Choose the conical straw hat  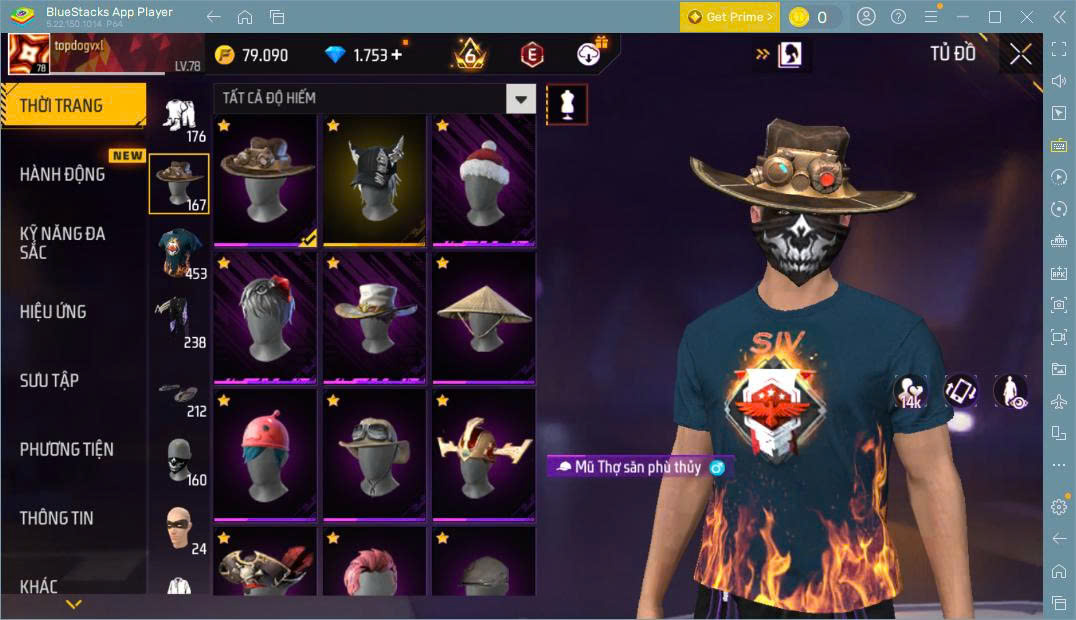tap(483, 317)
